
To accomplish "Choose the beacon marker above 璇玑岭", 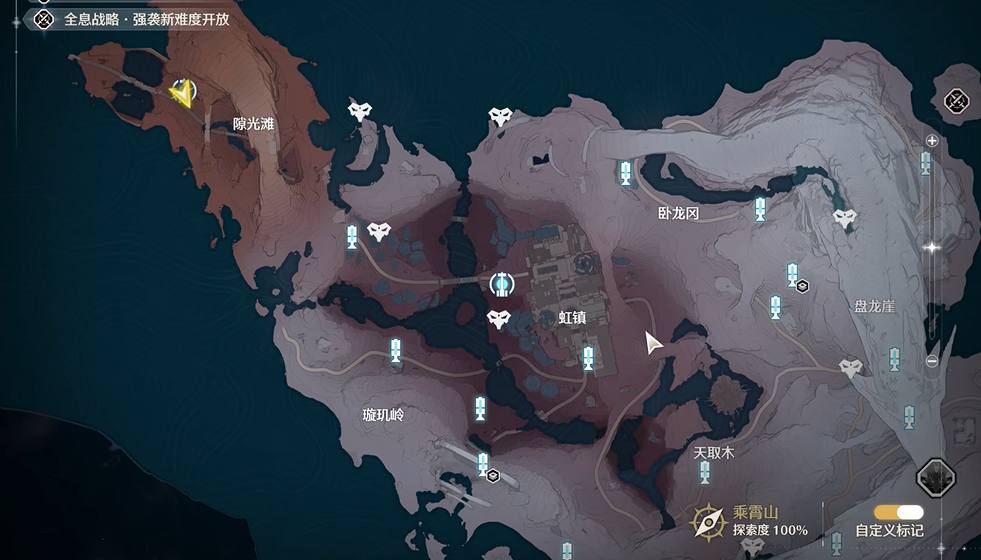I will click(396, 351).
